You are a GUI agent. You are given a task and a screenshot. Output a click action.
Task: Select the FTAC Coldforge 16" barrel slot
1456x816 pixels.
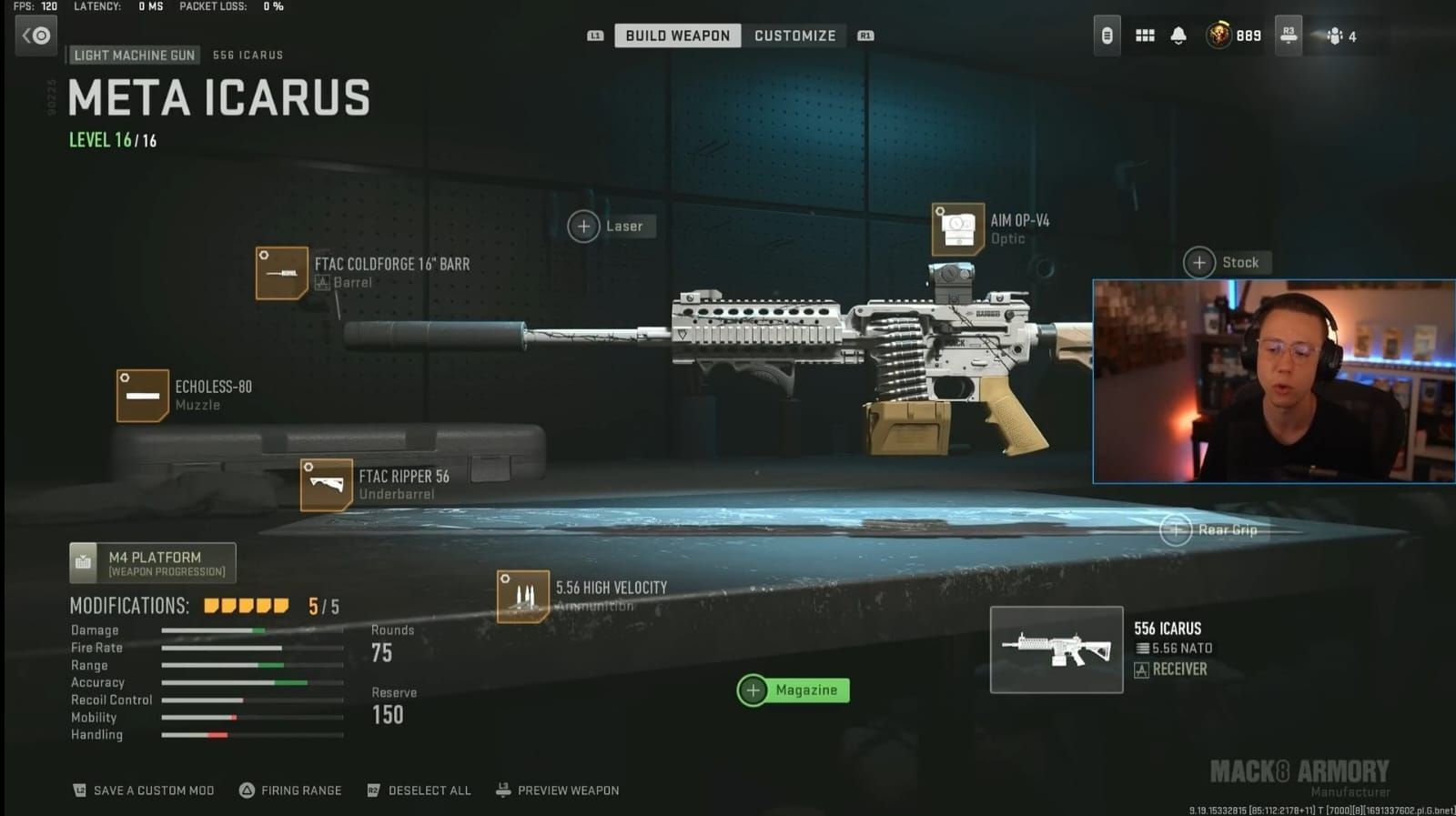[282, 272]
